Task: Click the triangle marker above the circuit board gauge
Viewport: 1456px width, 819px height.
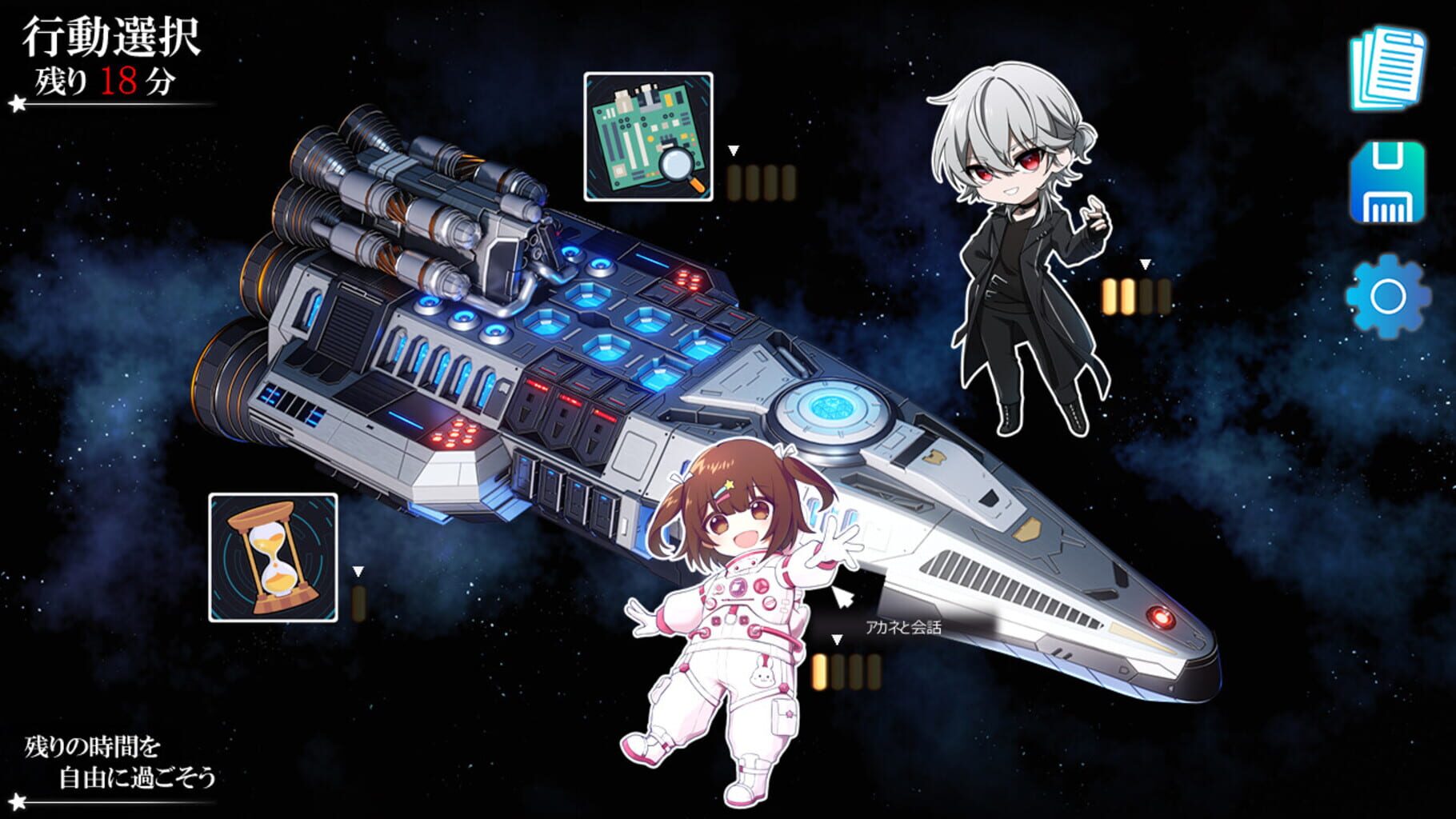Action: pyautogui.click(x=732, y=150)
